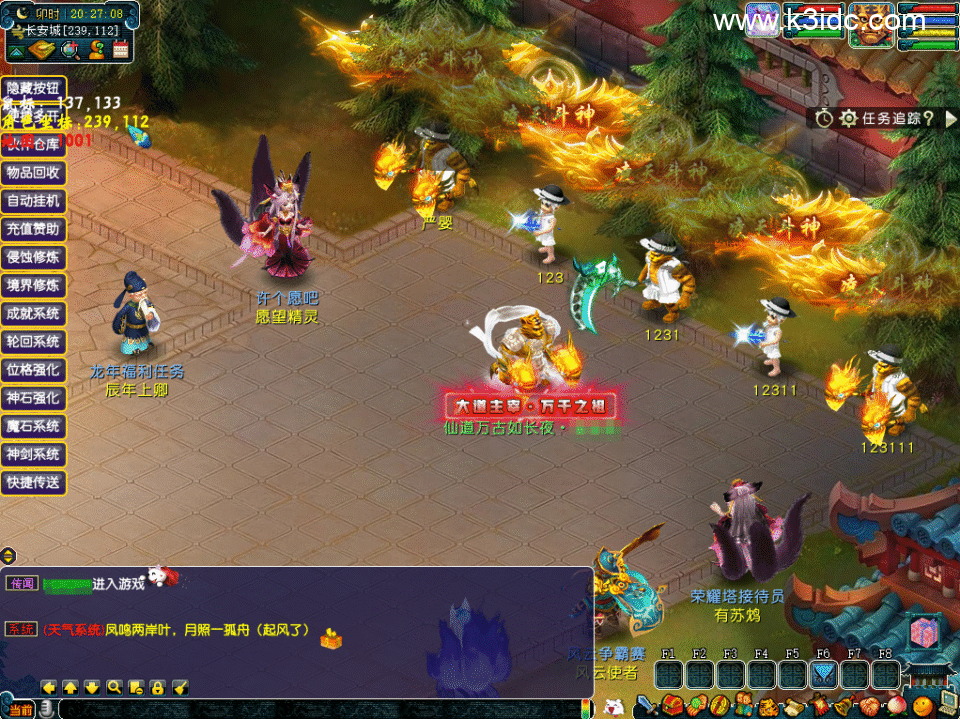Image resolution: width=960 pixels, height=719 pixels.
Task: Clear chat with the broom icon
Action: [181, 687]
